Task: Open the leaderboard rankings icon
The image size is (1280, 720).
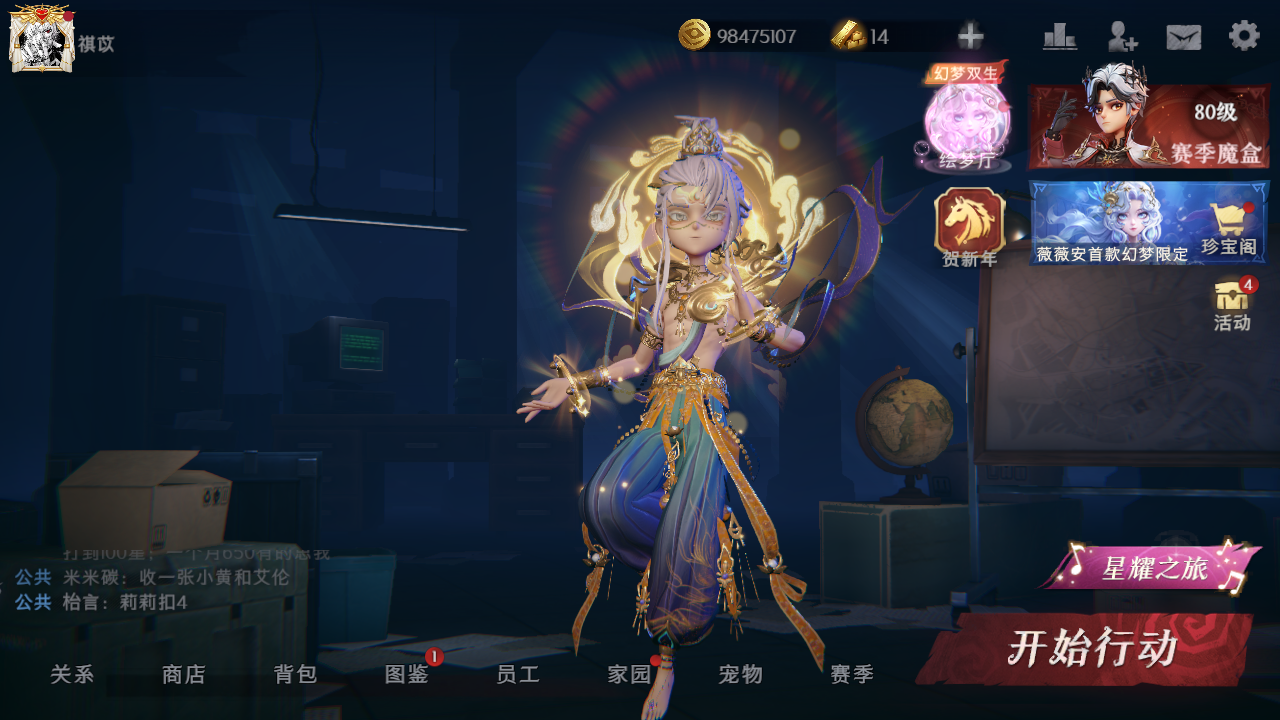Action: 1060,37
